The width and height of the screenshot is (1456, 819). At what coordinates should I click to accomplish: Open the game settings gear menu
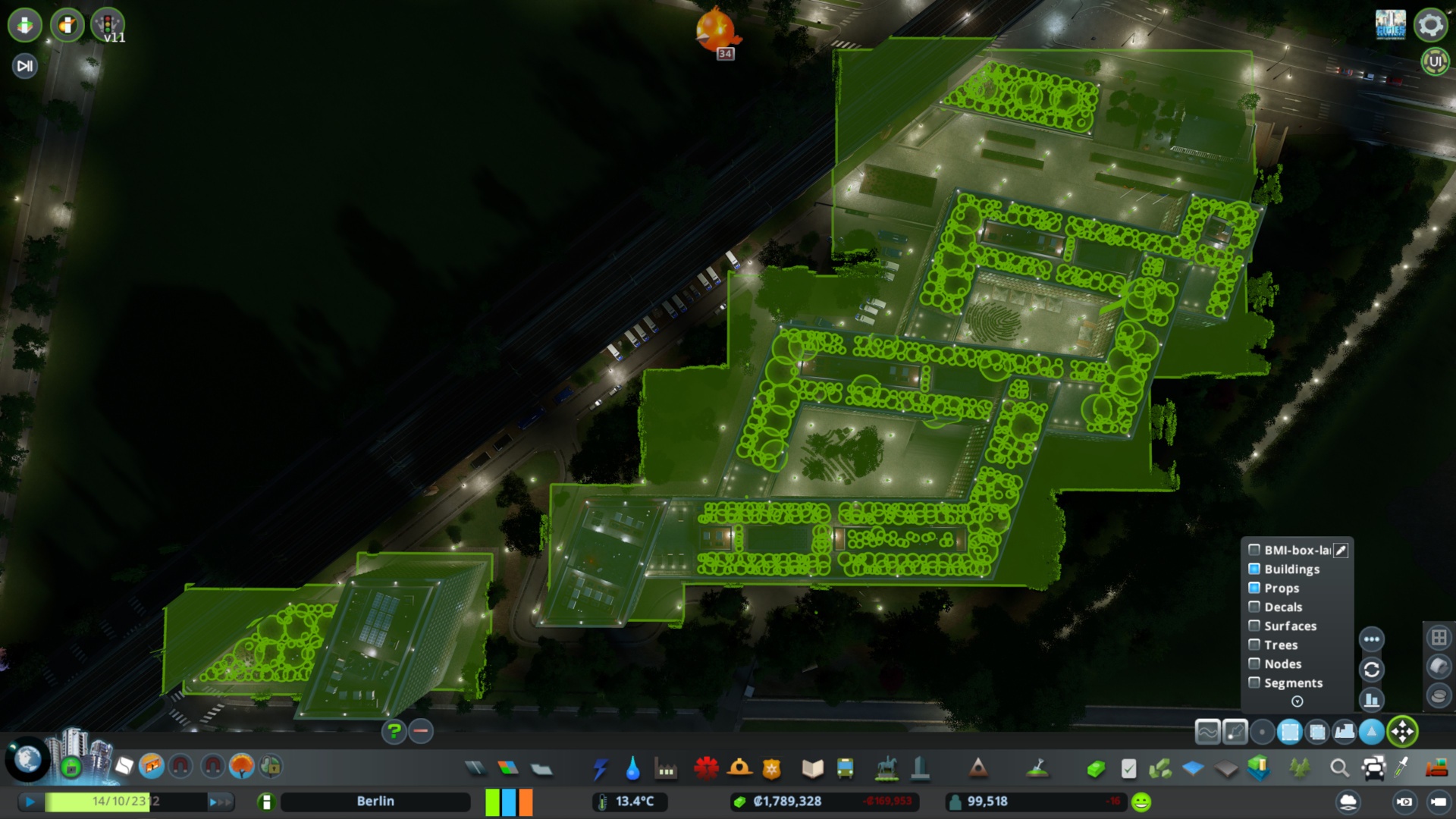[1429, 25]
